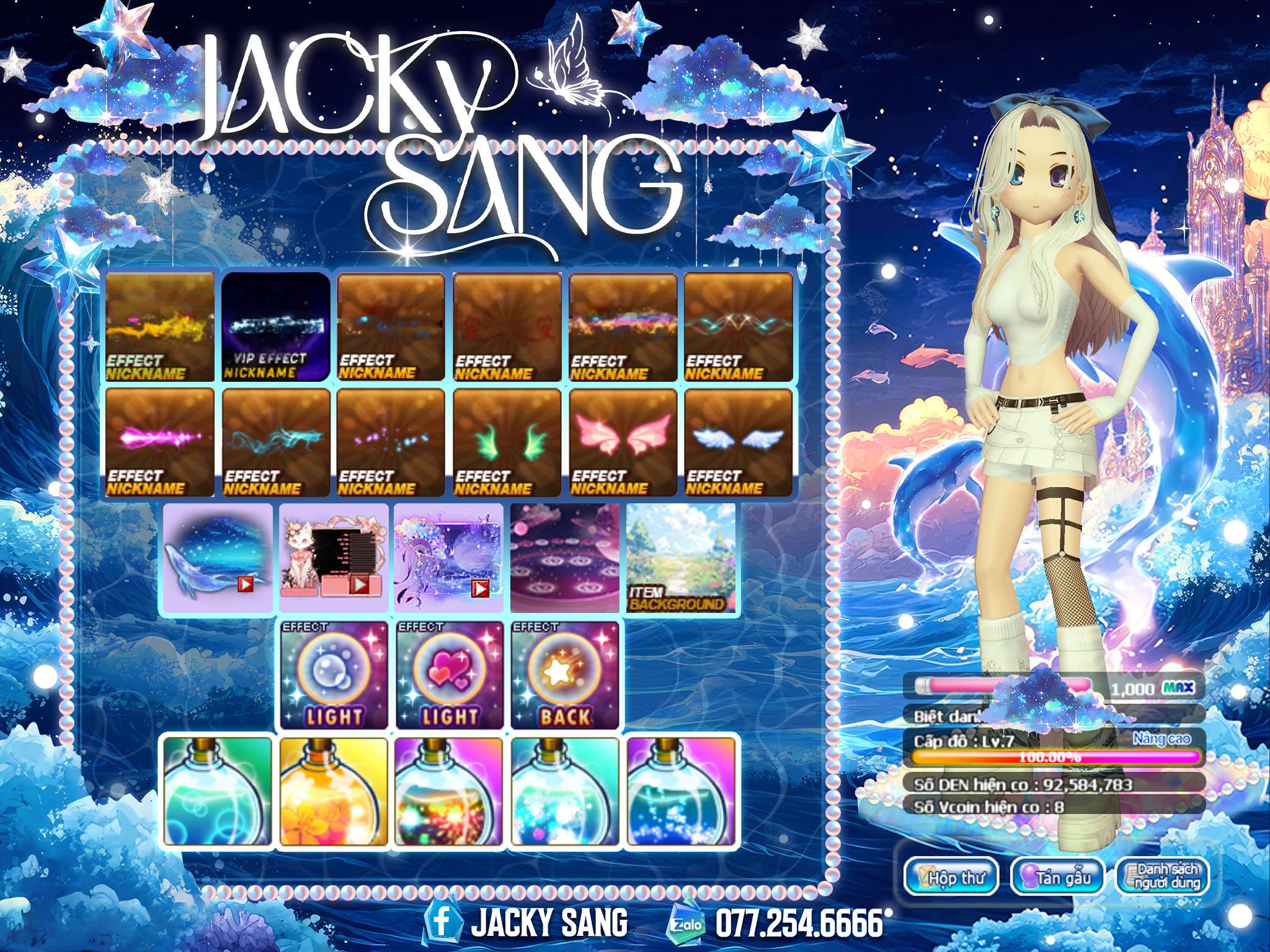Pick the green flame wings nickname effect
Image resolution: width=1270 pixels, height=952 pixels.
pos(507,443)
